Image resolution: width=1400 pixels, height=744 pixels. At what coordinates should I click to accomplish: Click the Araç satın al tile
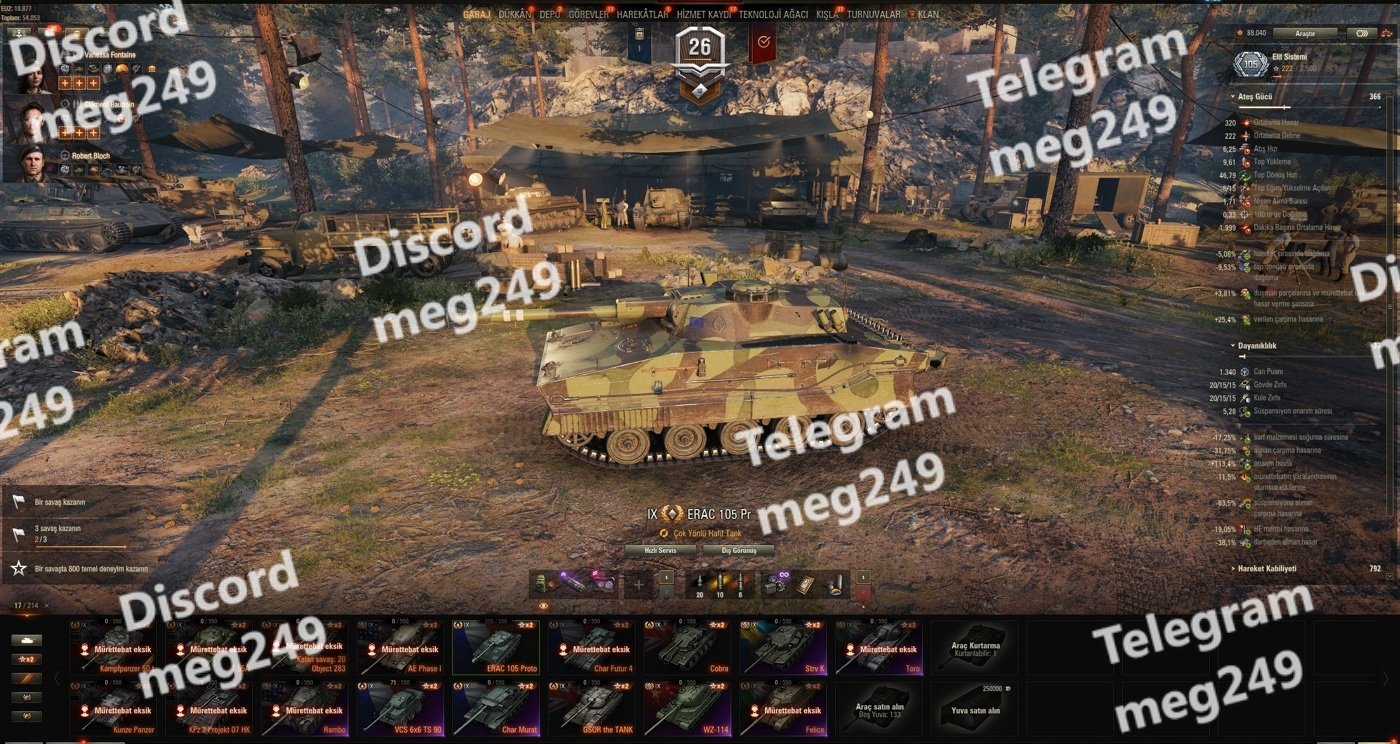(x=880, y=708)
